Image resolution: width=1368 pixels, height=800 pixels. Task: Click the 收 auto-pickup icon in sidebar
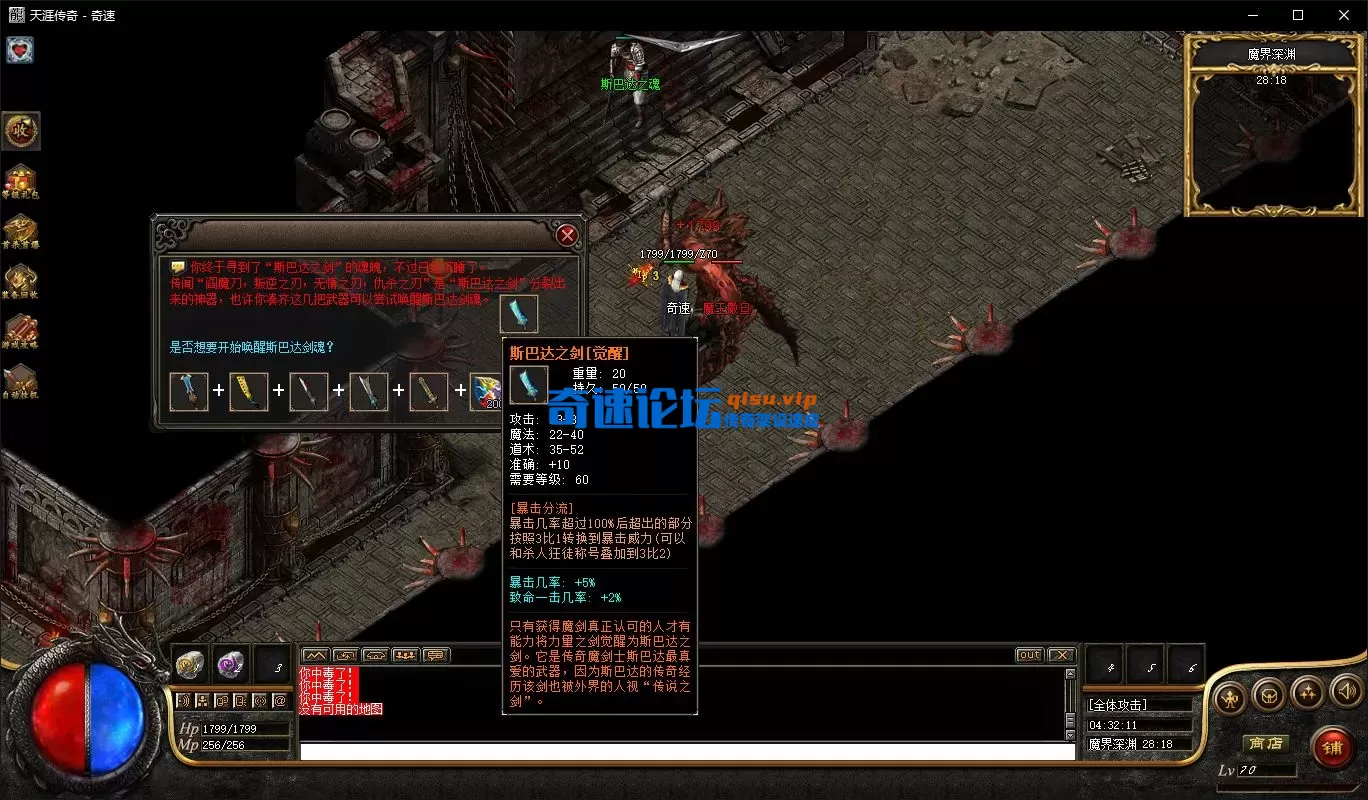[21, 131]
